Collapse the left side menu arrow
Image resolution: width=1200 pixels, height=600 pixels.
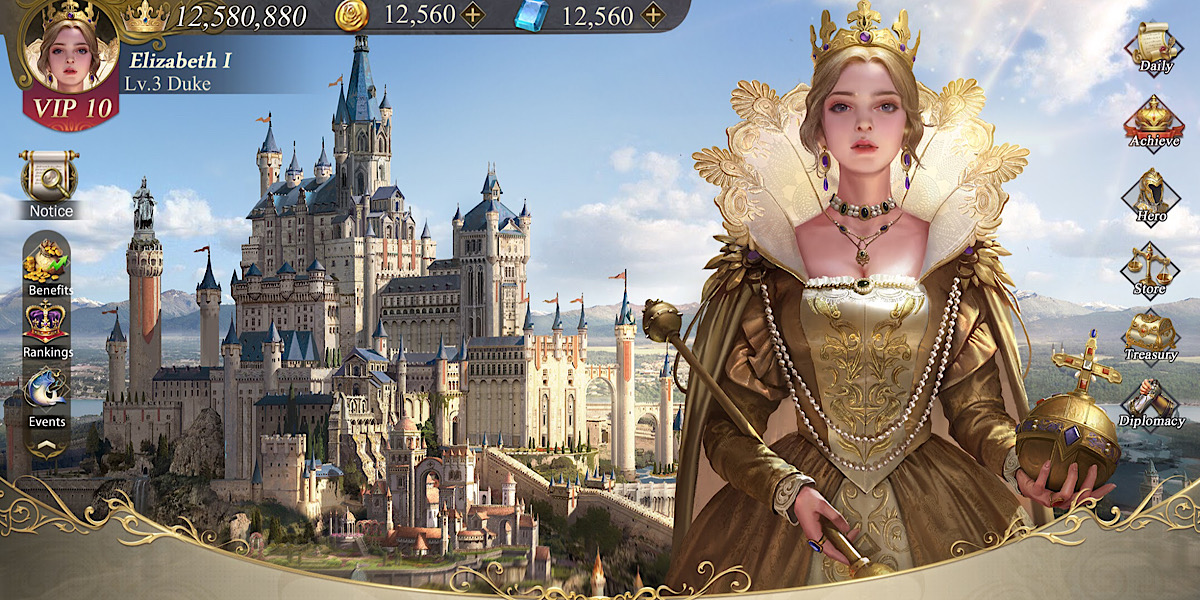pos(47,448)
